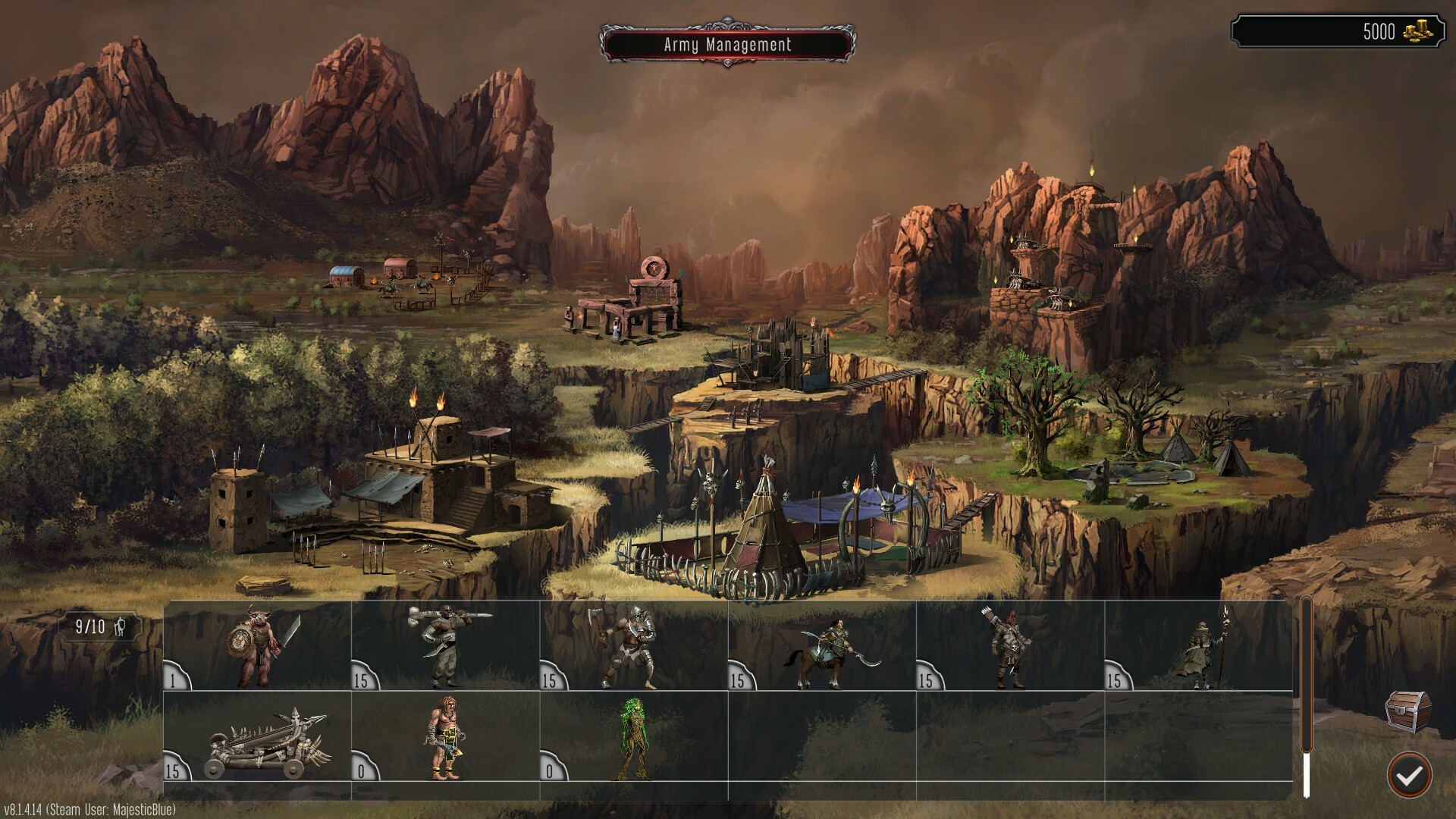Select the minotaur unit slot
Screen dimensions: 1456x819
tap(258, 646)
